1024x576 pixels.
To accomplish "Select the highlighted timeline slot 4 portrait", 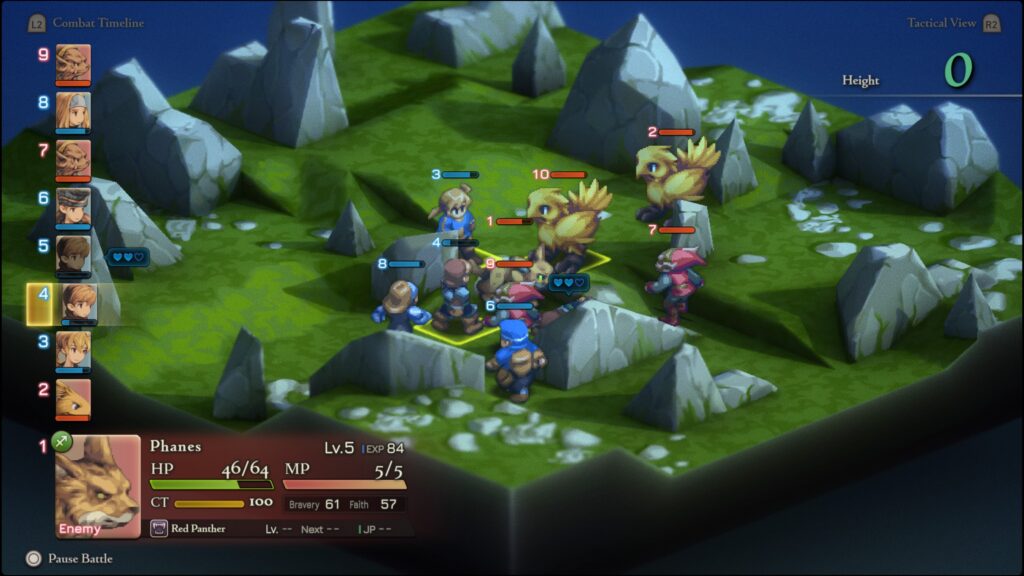I will click(78, 302).
